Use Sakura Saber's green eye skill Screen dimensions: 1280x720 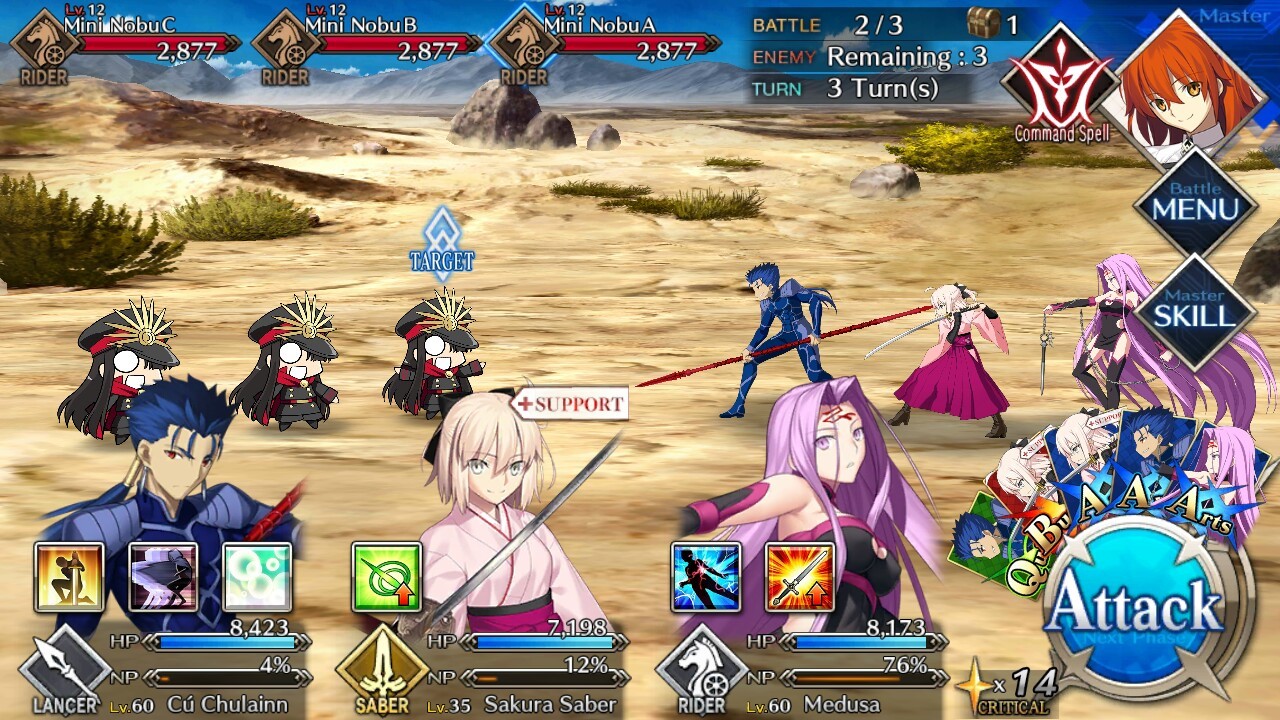[387, 577]
